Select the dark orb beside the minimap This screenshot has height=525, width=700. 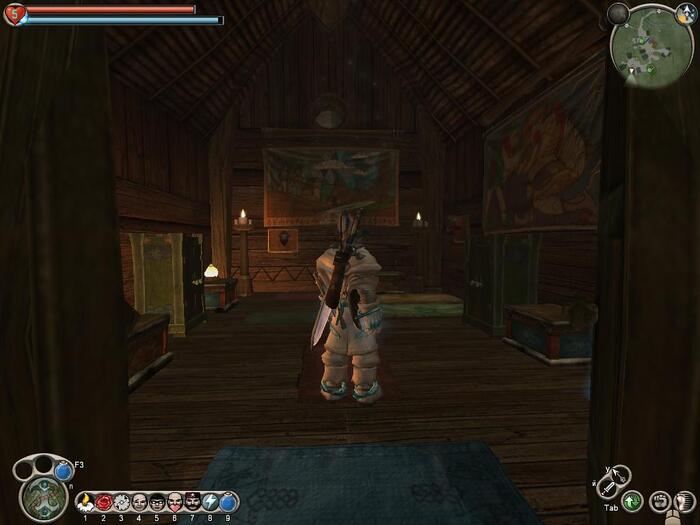pos(618,13)
